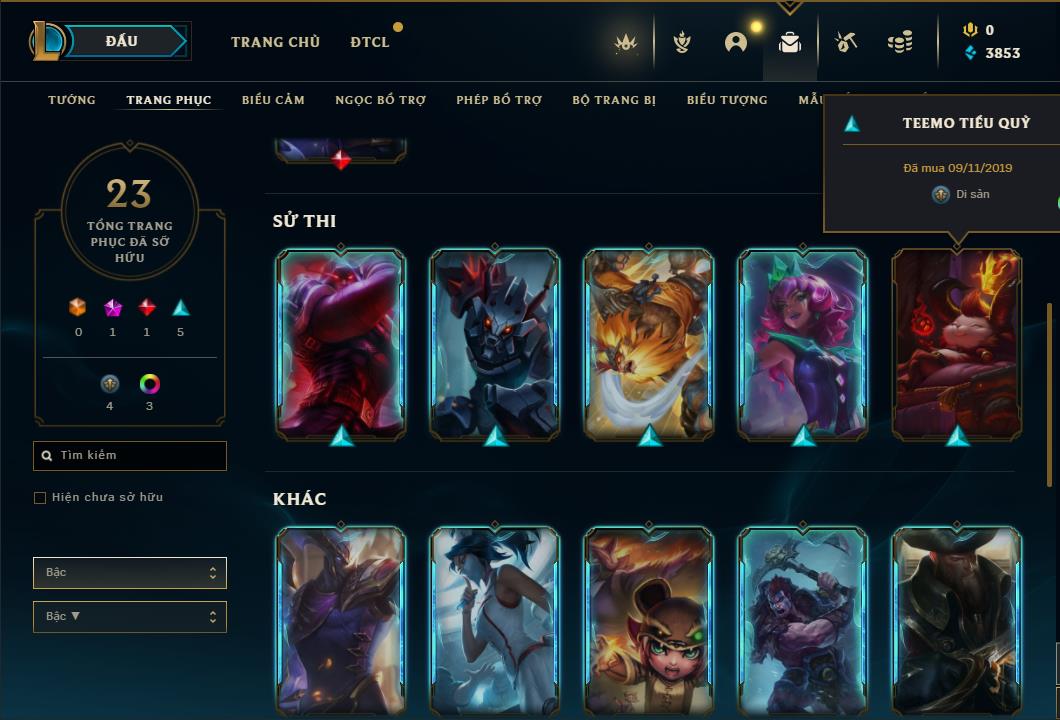Open the profile icon in top bar
The width and height of the screenshot is (1060, 720).
point(736,42)
